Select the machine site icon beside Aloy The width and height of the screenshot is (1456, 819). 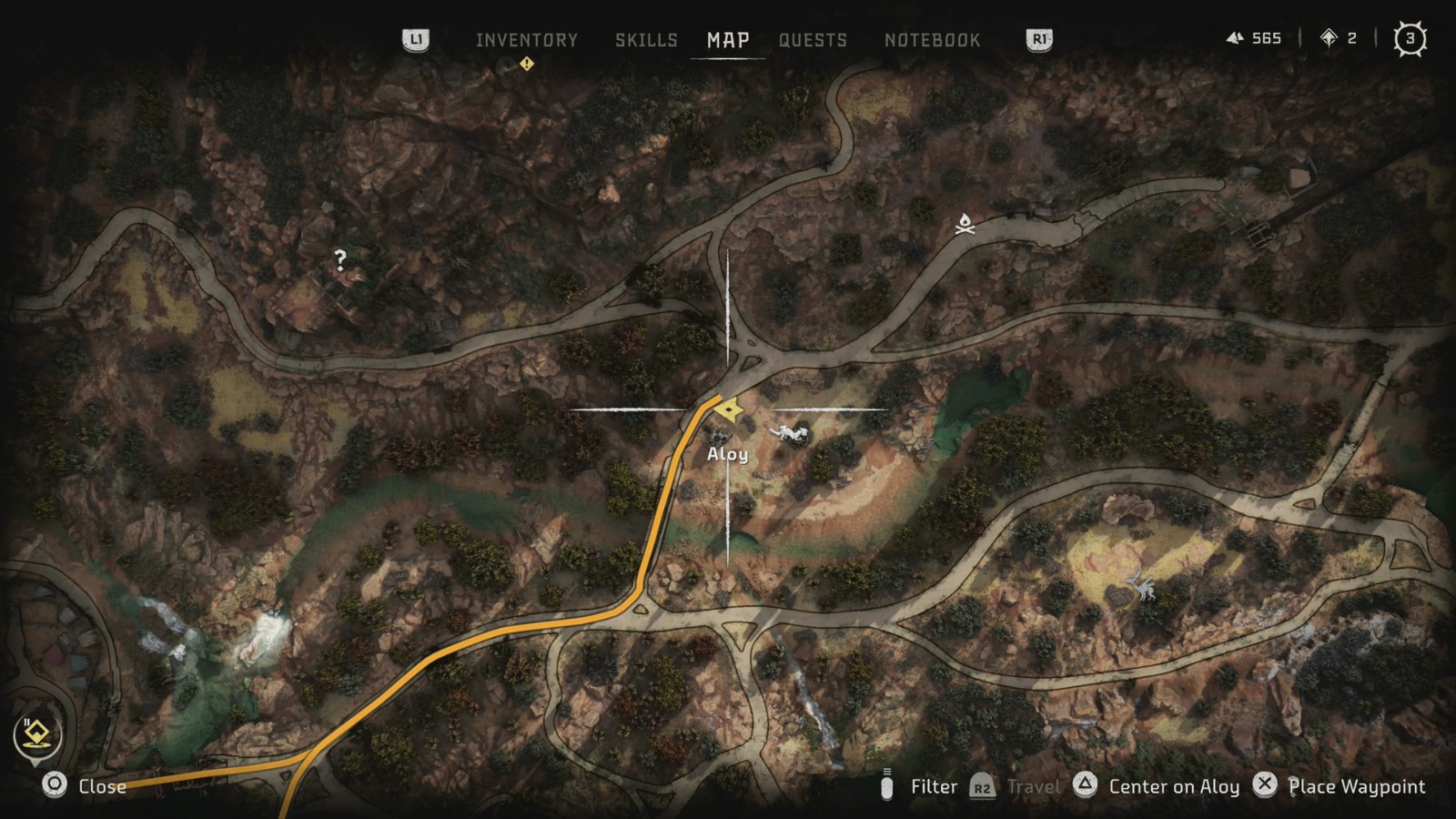pyautogui.click(x=789, y=433)
